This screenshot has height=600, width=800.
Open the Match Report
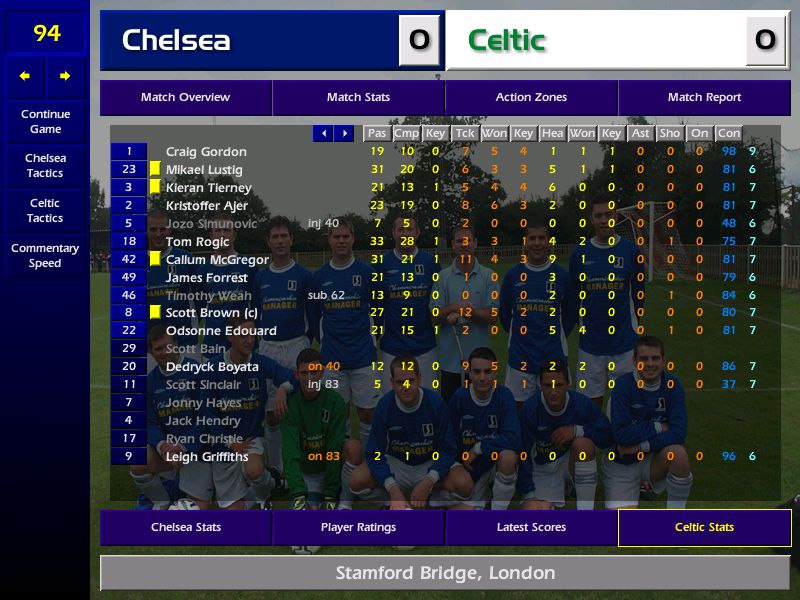pyautogui.click(x=704, y=97)
